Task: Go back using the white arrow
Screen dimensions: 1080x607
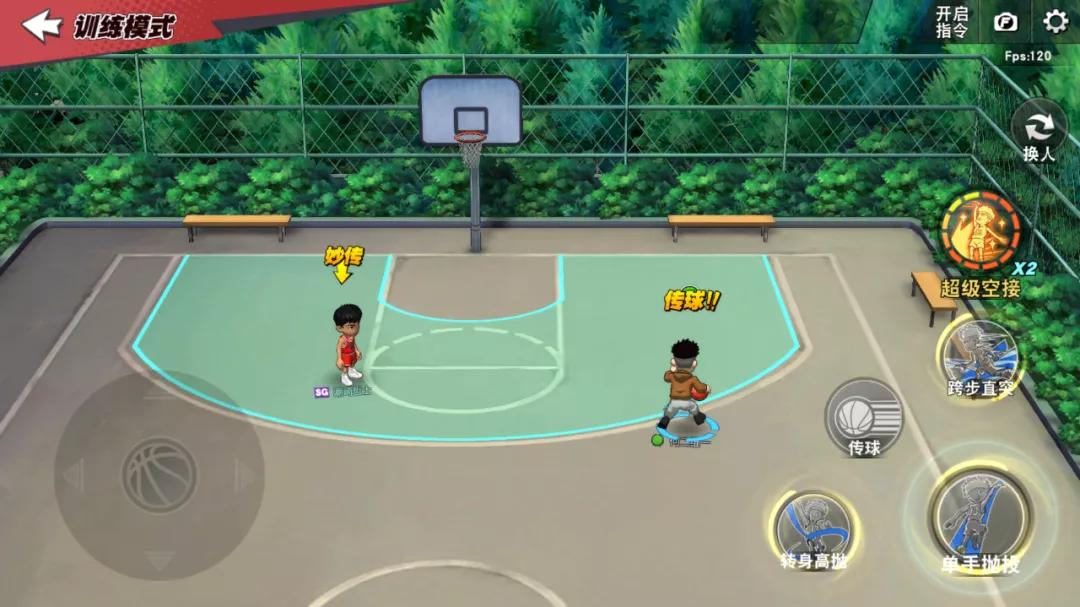Action: (x=42, y=25)
